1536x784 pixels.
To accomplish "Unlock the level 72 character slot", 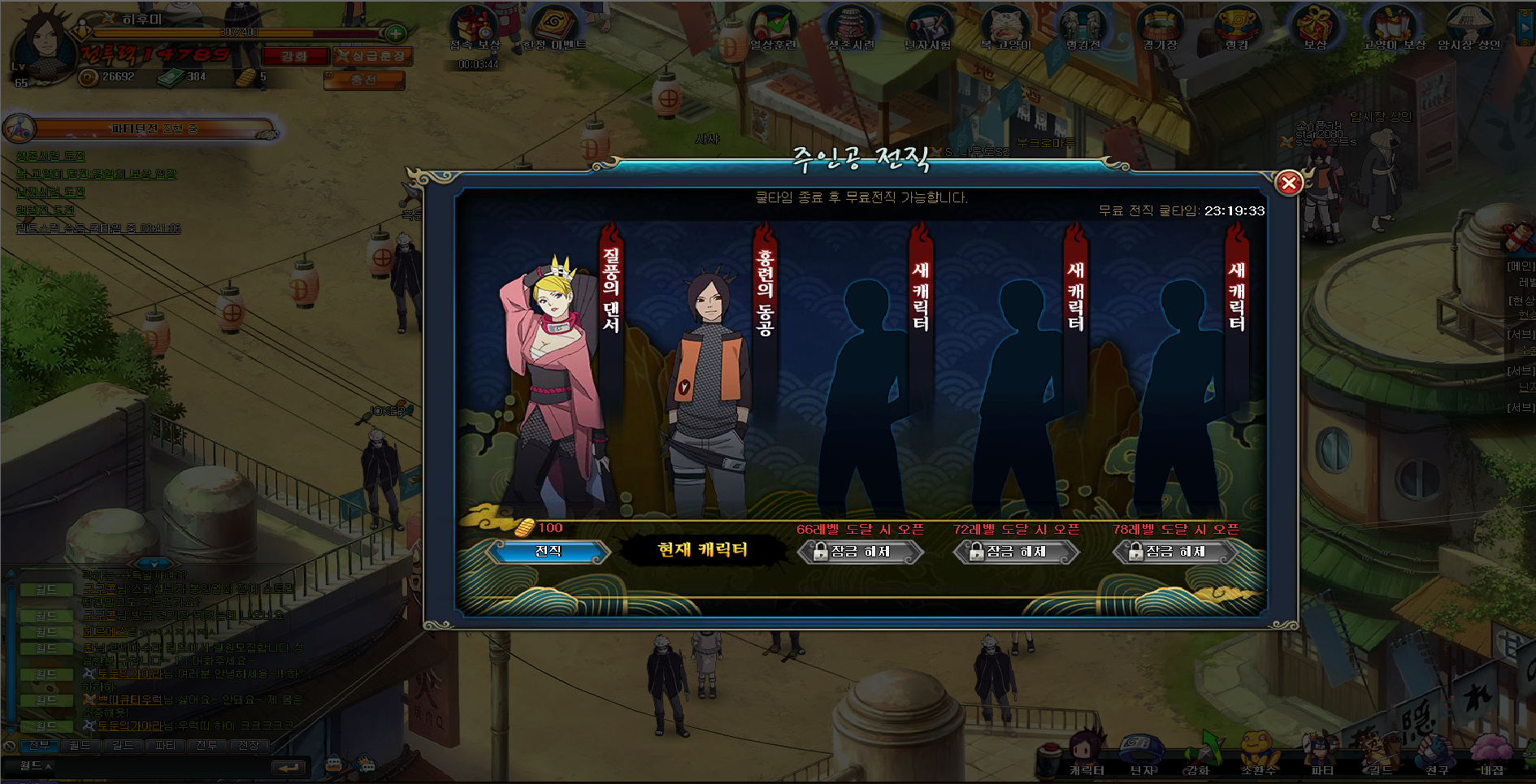I will coord(1016,552).
